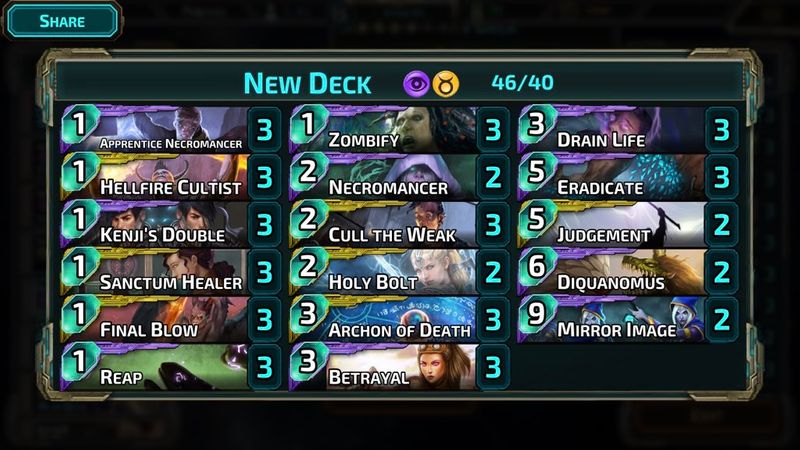Click the orange bull faction icon

446,83
